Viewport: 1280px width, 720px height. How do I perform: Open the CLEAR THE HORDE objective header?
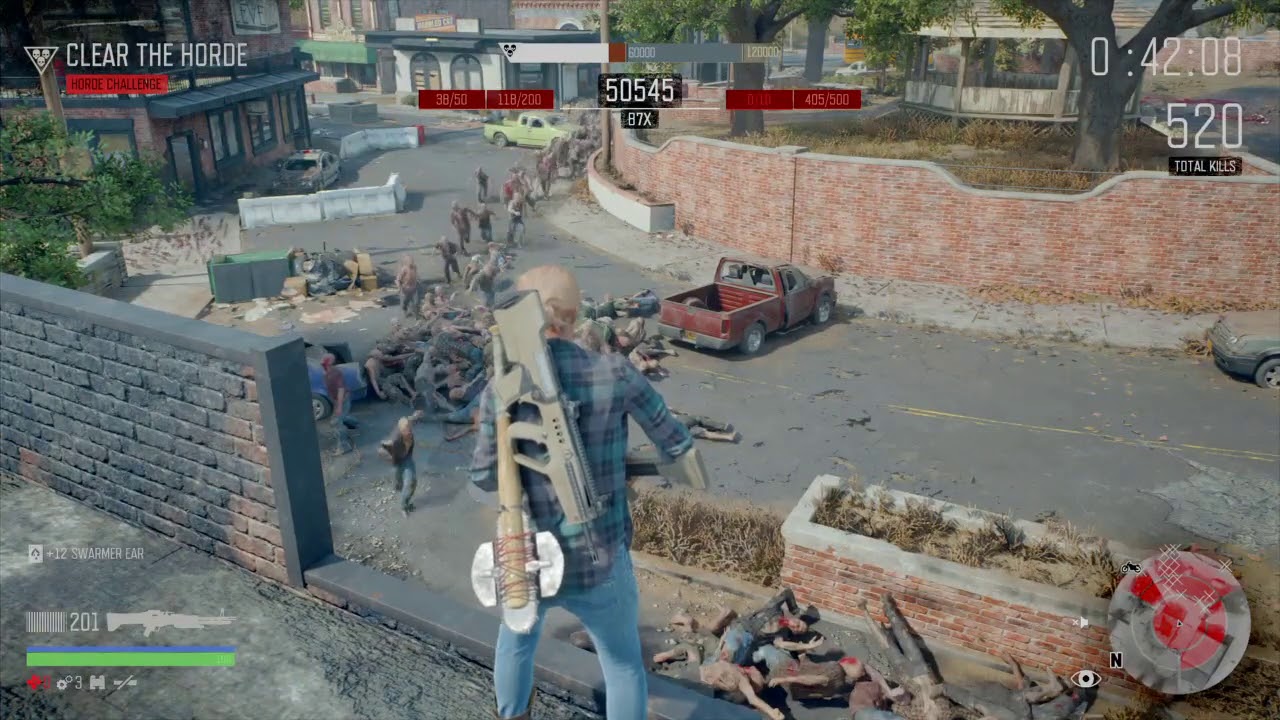point(155,56)
